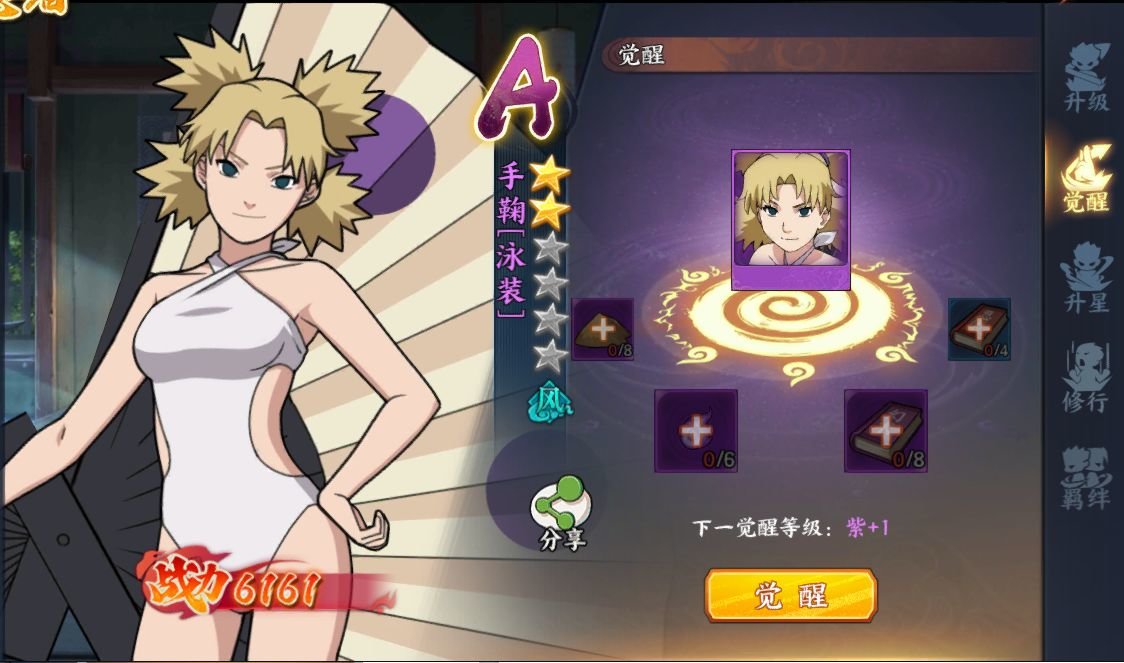The height and width of the screenshot is (663, 1124).
Task: Open the 羁绊 bonds tab
Action: [1086, 477]
